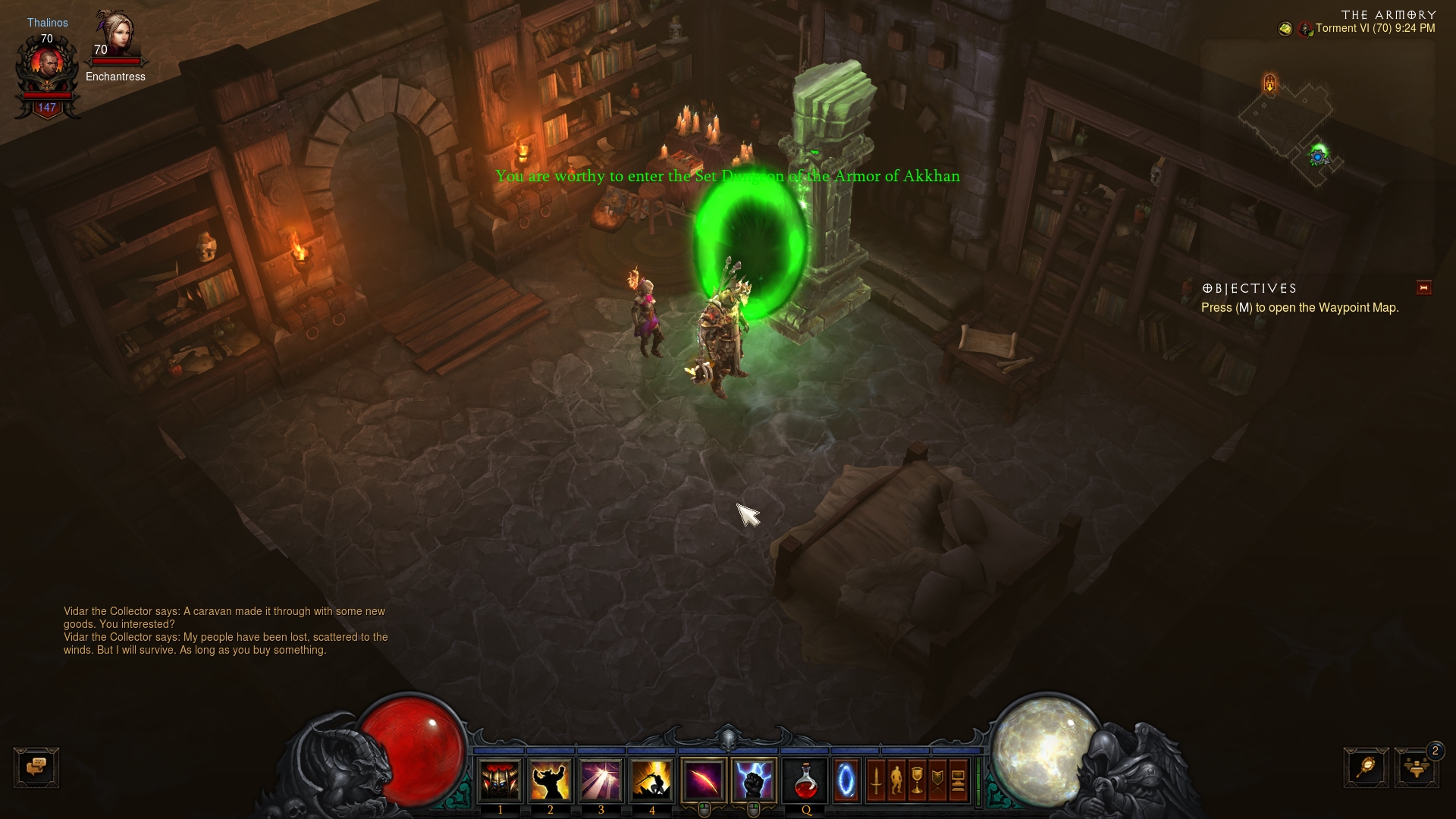Cast the white light burst skill
Image resolution: width=1456 pixels, height=819 pixels.
601,780
